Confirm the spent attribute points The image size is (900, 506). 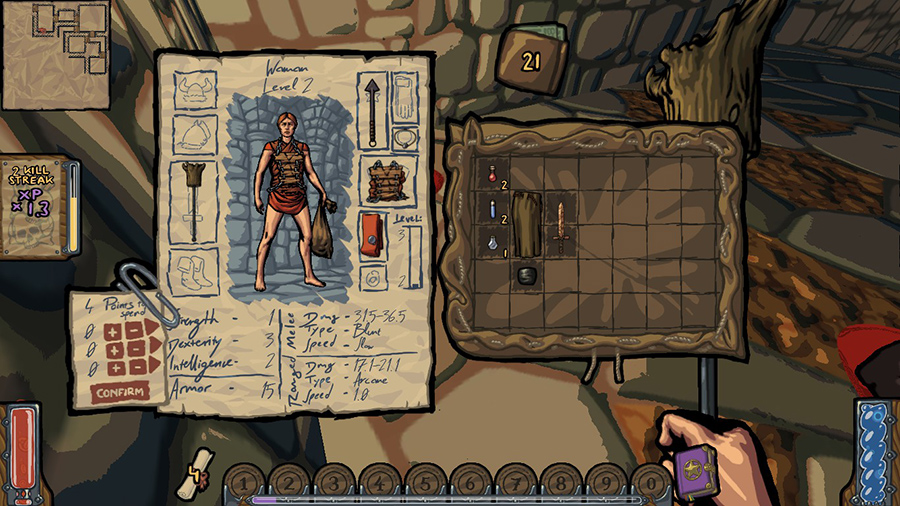(119, 391)
